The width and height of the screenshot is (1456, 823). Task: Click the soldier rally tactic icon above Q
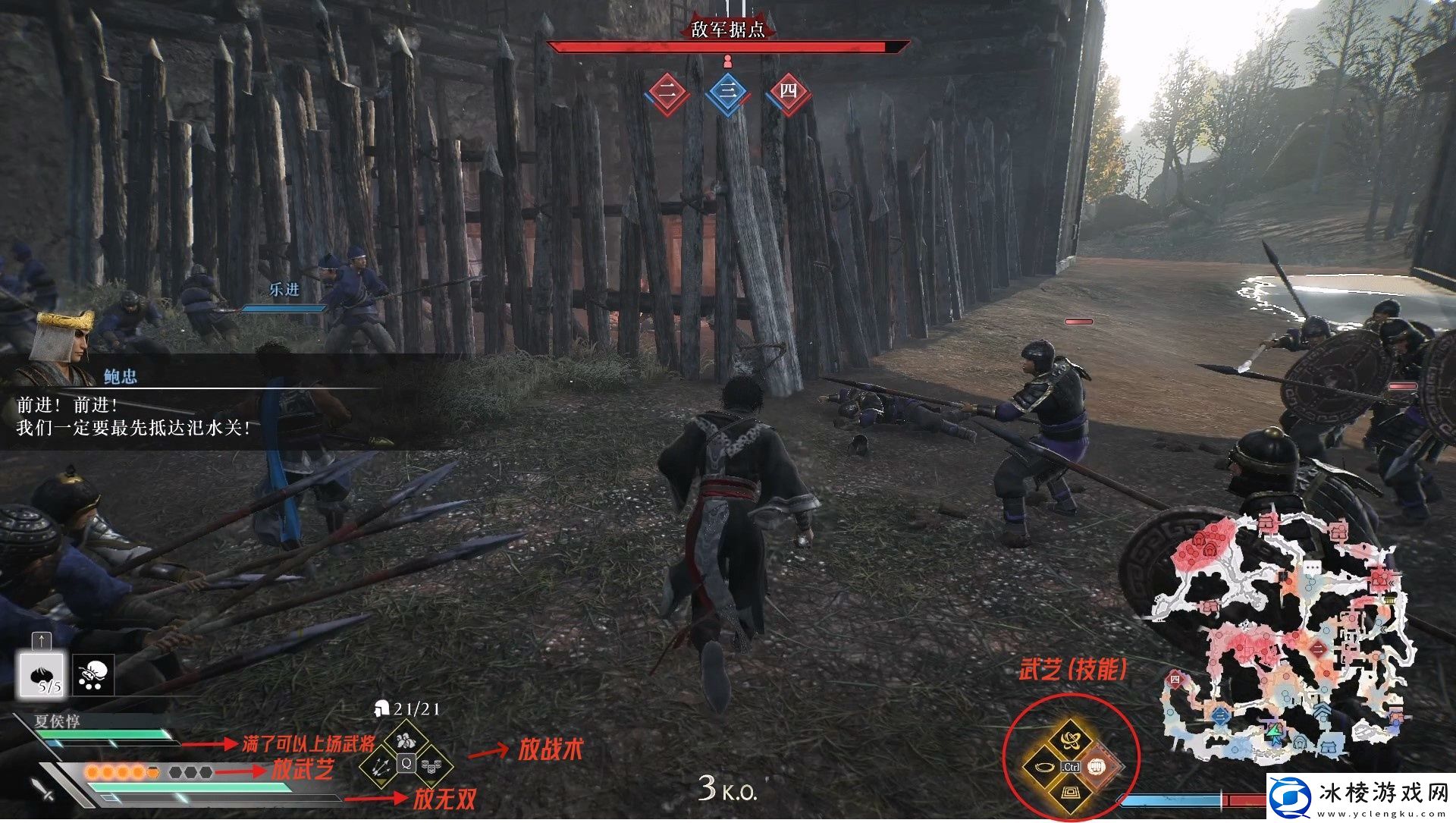click(407, 740)
